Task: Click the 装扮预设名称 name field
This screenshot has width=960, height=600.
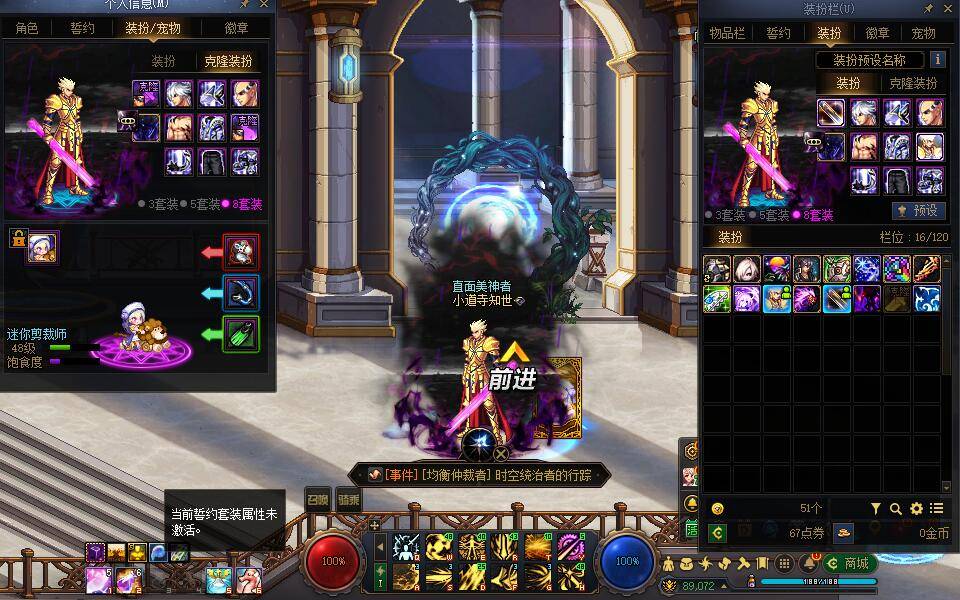Action: pos(868,60)
